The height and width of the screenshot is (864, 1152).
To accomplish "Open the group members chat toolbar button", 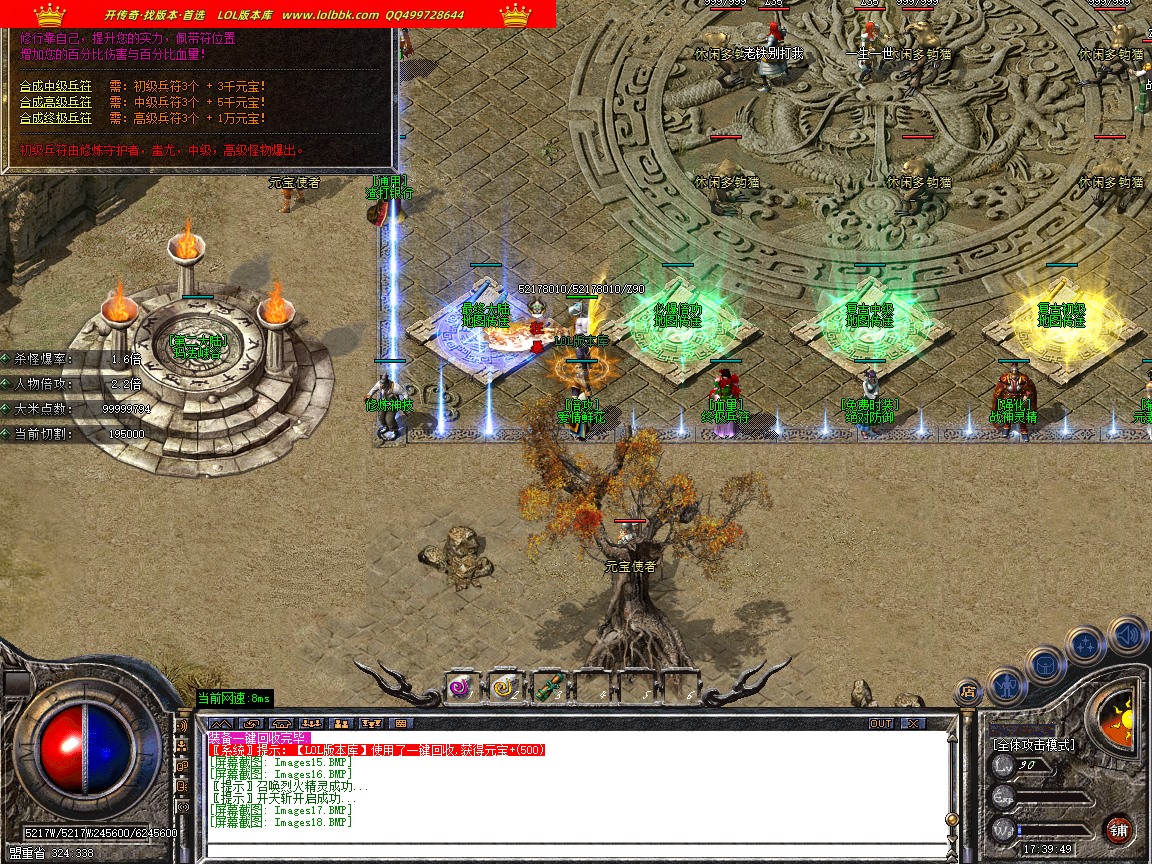I will coord(341,723).
